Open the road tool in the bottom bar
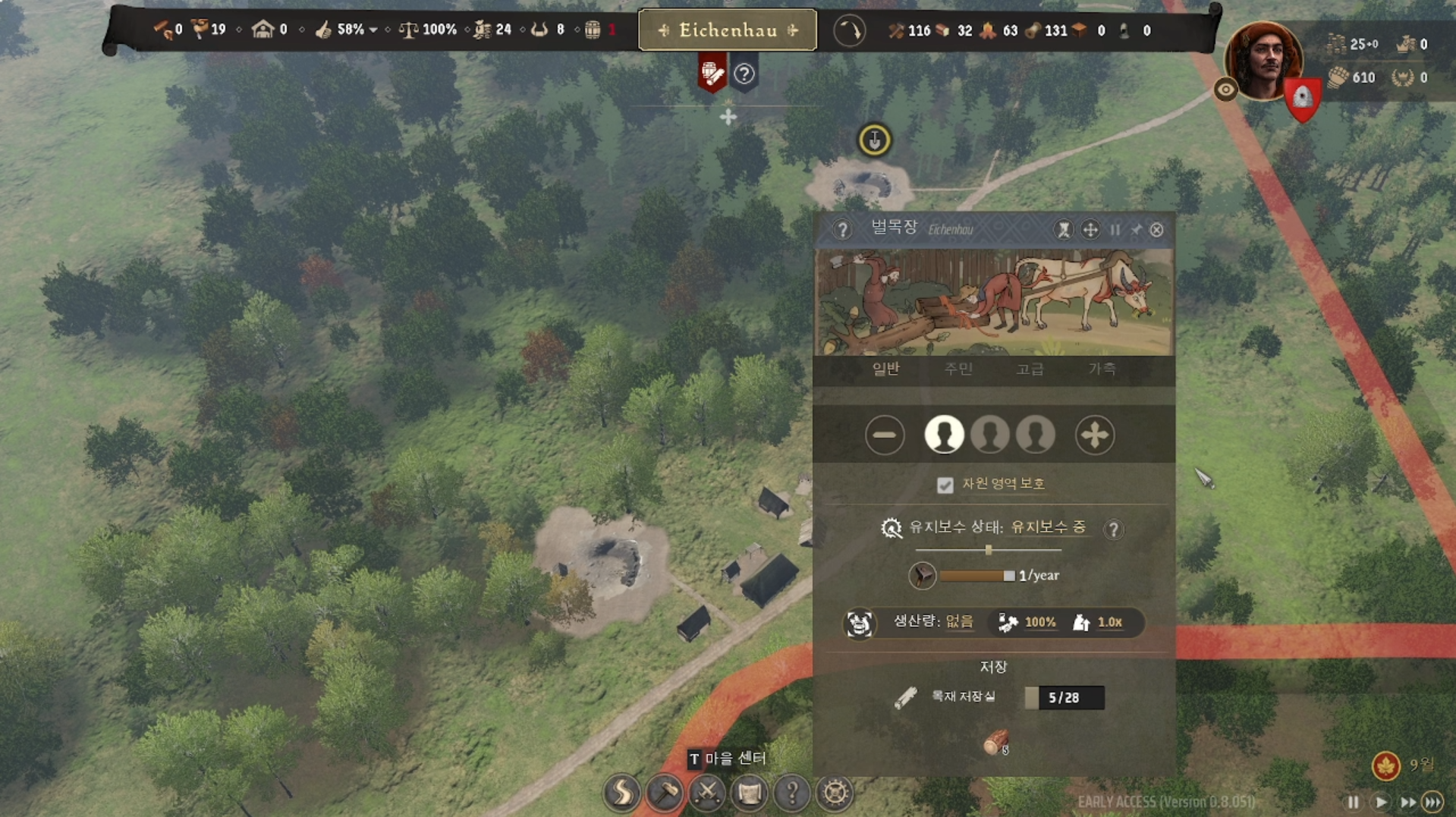Viewport: 1456px width, 817px height. (x=622, y=793)
